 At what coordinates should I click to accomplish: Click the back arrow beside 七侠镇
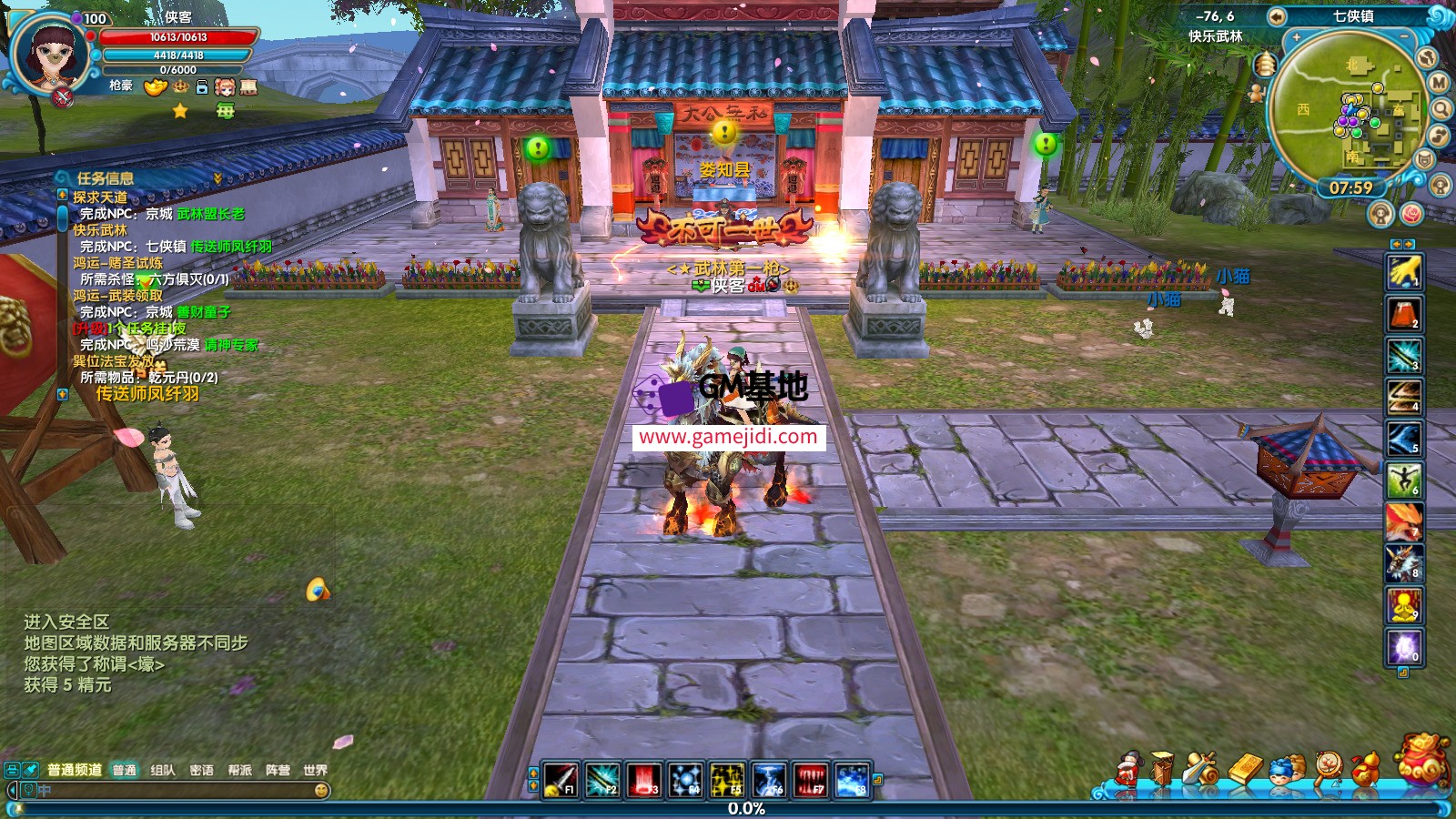tap(1277, 16)
